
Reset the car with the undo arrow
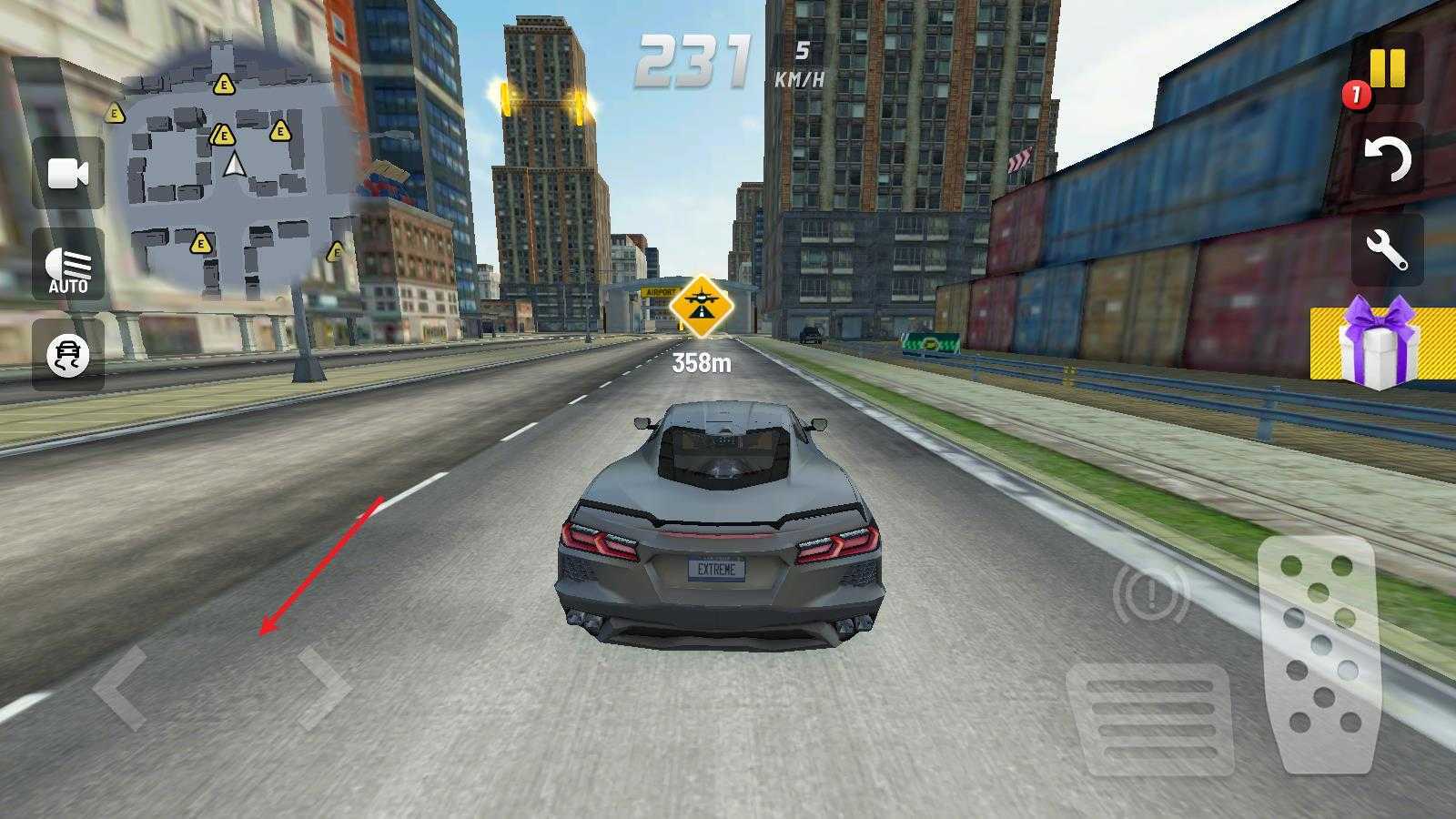pos(1388,160)
